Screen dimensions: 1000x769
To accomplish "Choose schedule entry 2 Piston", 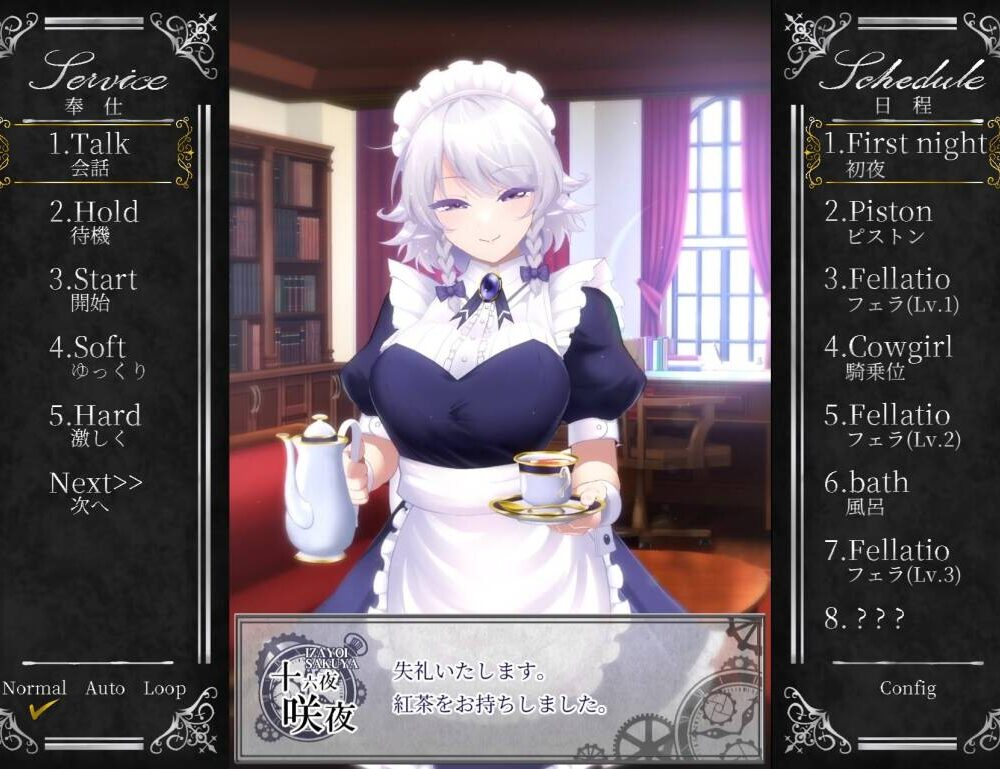I will 878,220.
